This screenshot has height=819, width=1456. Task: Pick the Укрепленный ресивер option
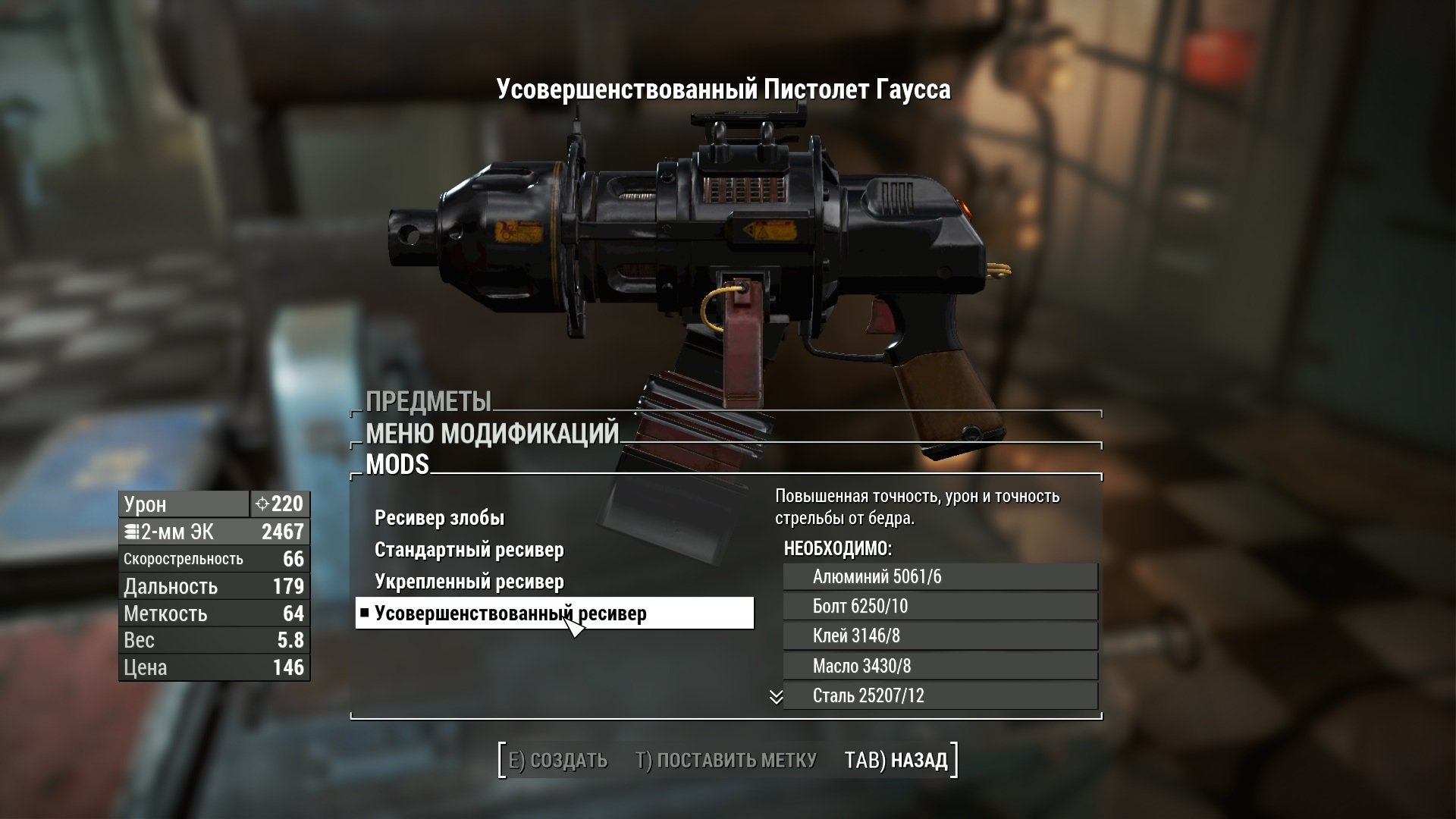[469, 582]
